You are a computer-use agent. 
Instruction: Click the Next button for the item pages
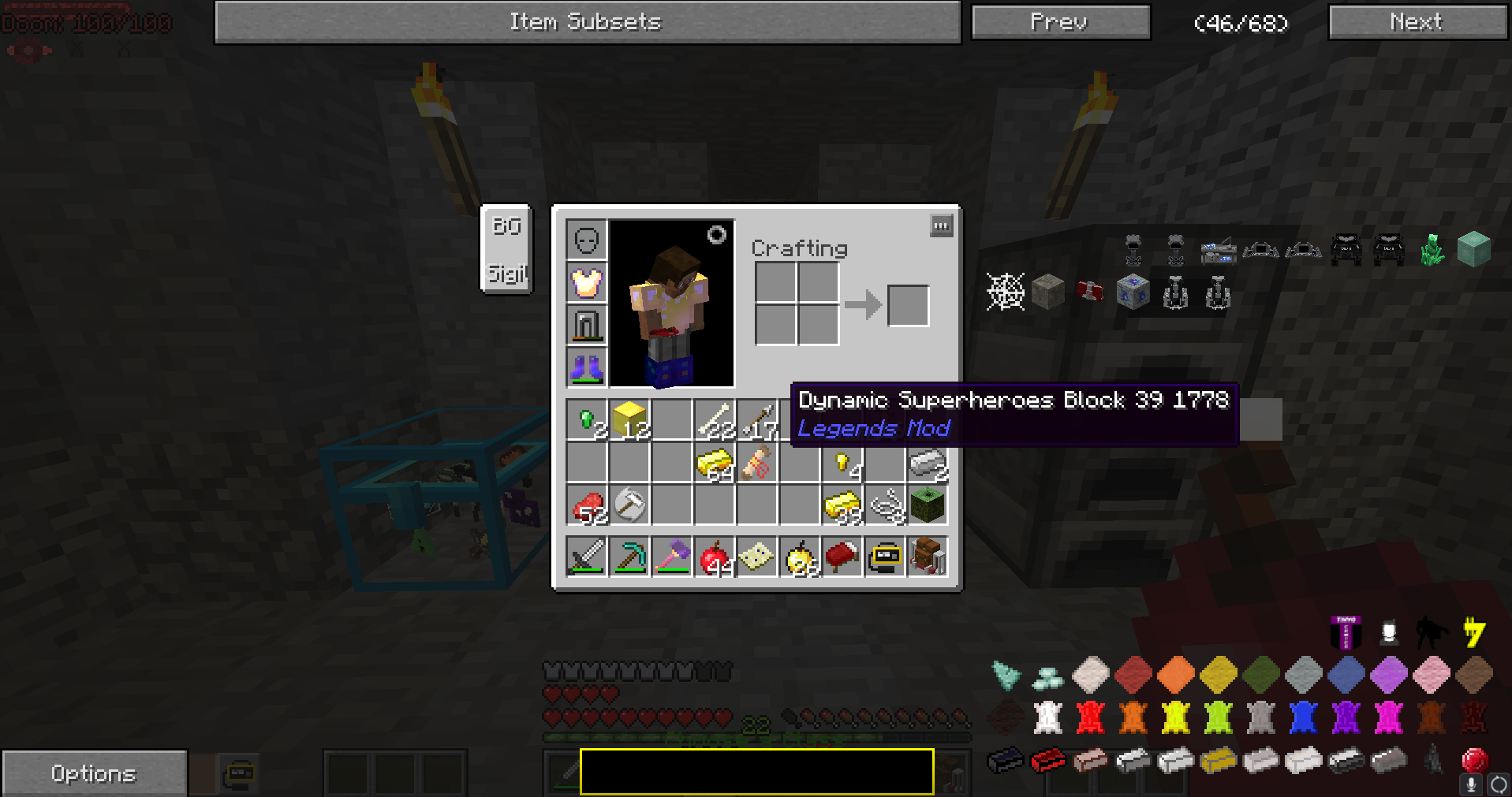pyautogui.click(x=1416, y=21)
